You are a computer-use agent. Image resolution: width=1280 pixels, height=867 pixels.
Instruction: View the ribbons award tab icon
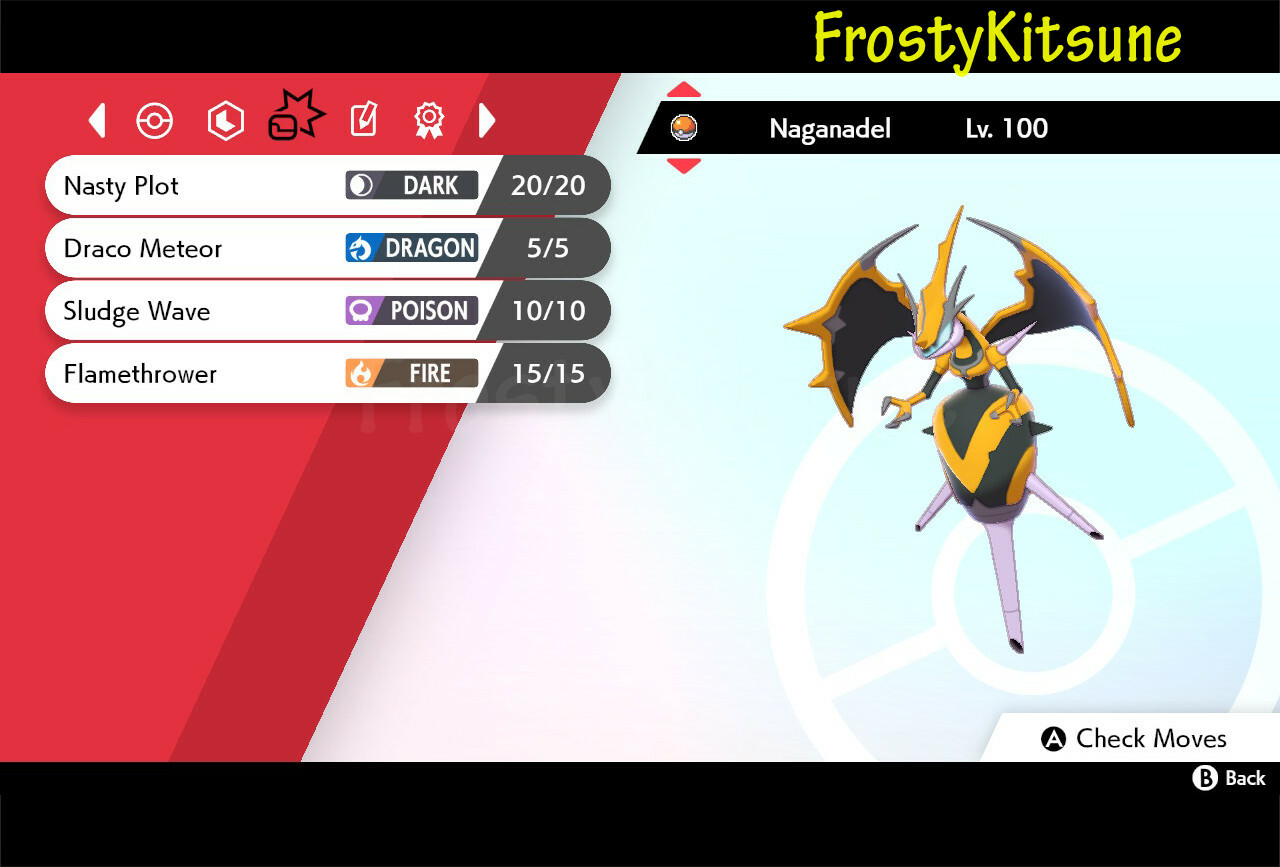428,120
